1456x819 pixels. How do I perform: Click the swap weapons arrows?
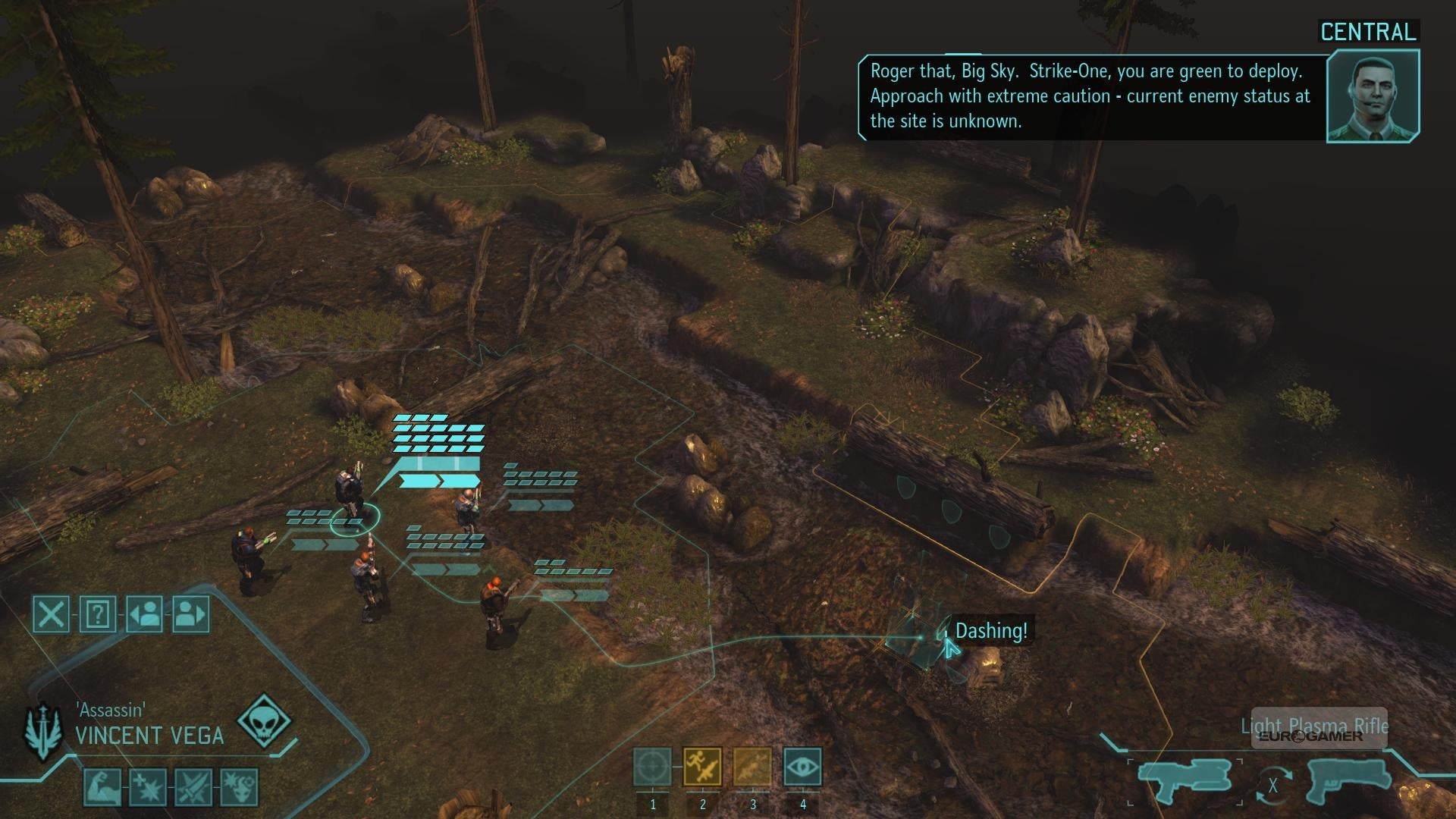coord(1273,786)
